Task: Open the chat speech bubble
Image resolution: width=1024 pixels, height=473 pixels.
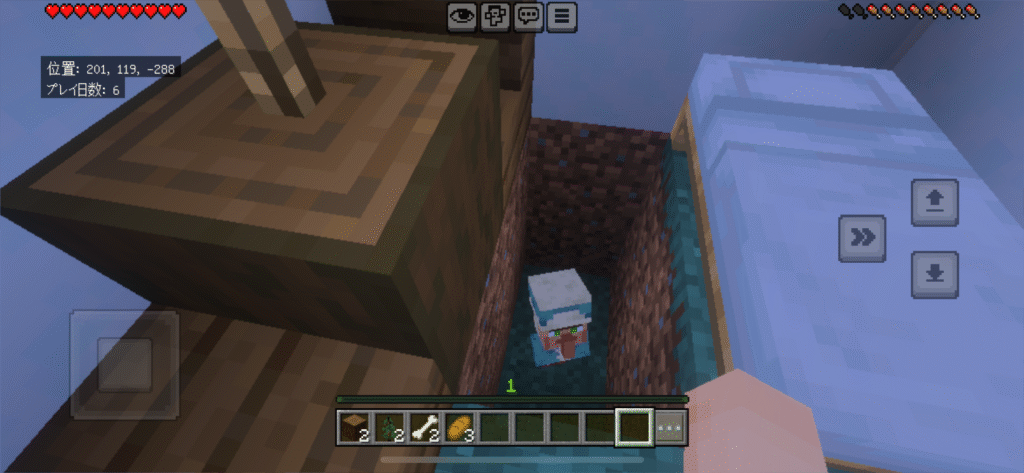Action: pos(529,15)
